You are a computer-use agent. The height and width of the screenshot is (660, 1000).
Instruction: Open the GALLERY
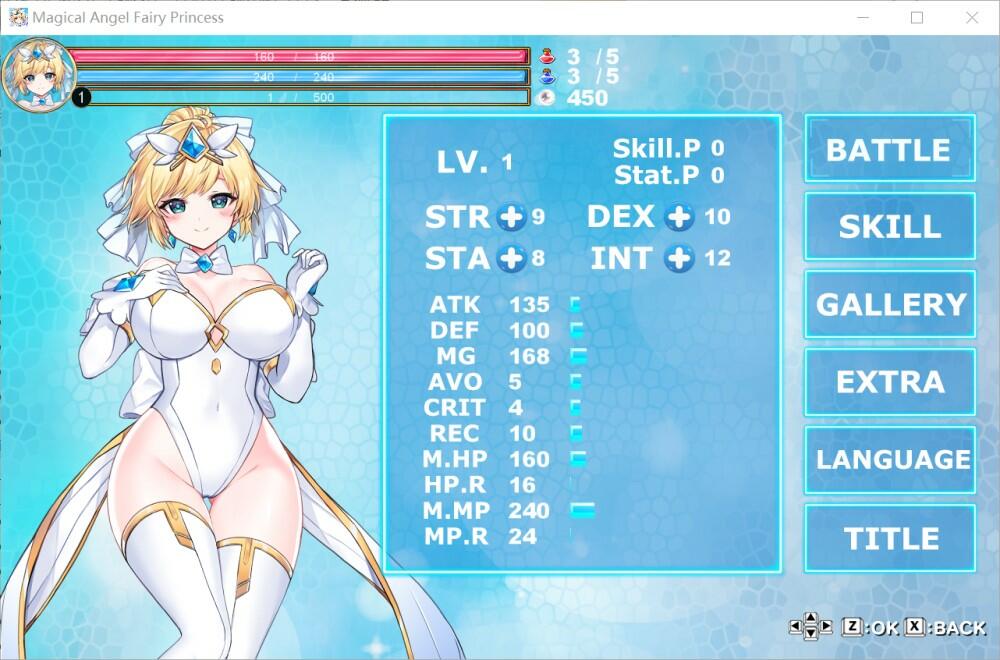pos(889,304)
